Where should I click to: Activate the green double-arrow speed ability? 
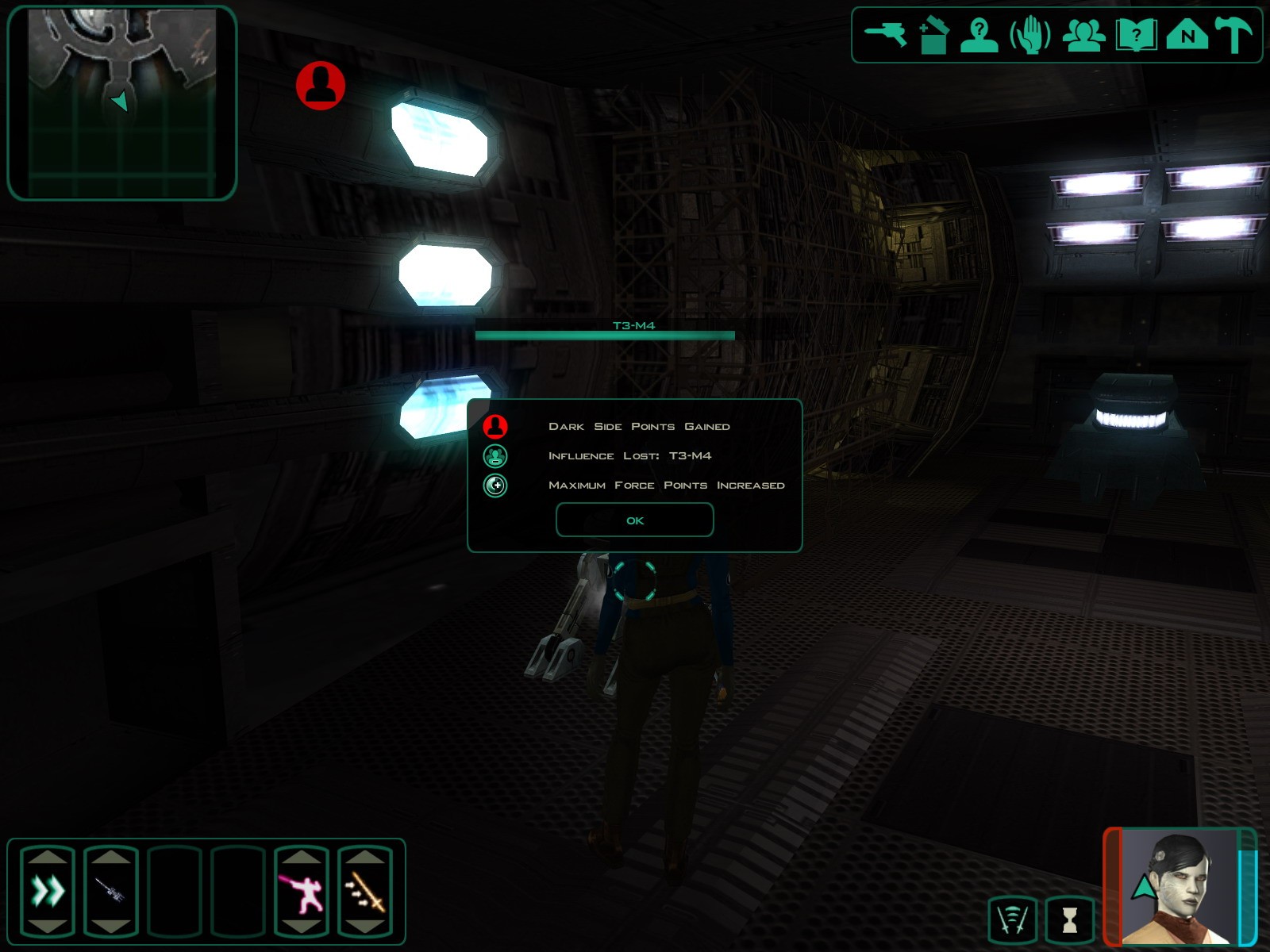point(48,891)
